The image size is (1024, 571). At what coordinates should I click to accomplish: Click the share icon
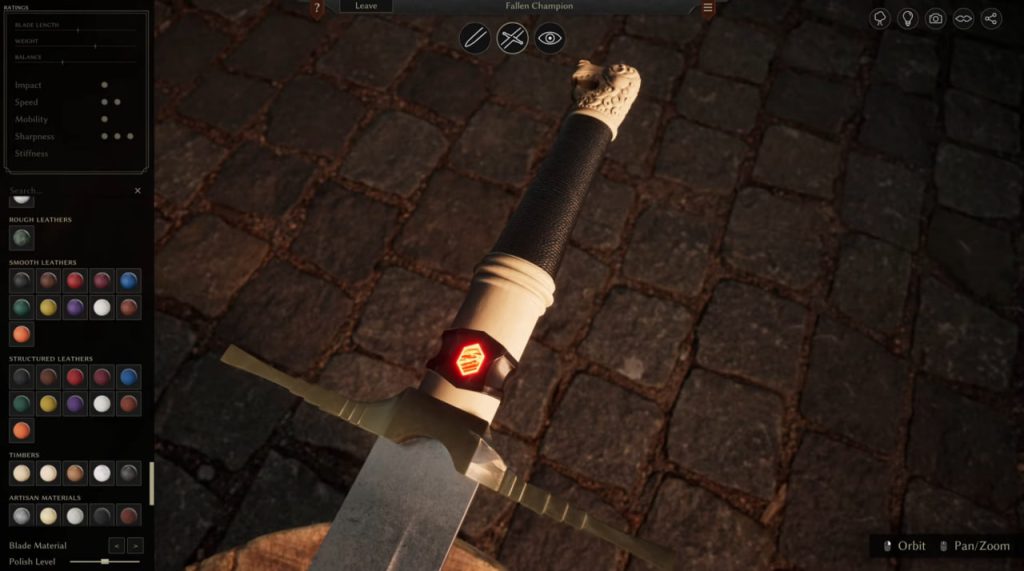[992, 18]
